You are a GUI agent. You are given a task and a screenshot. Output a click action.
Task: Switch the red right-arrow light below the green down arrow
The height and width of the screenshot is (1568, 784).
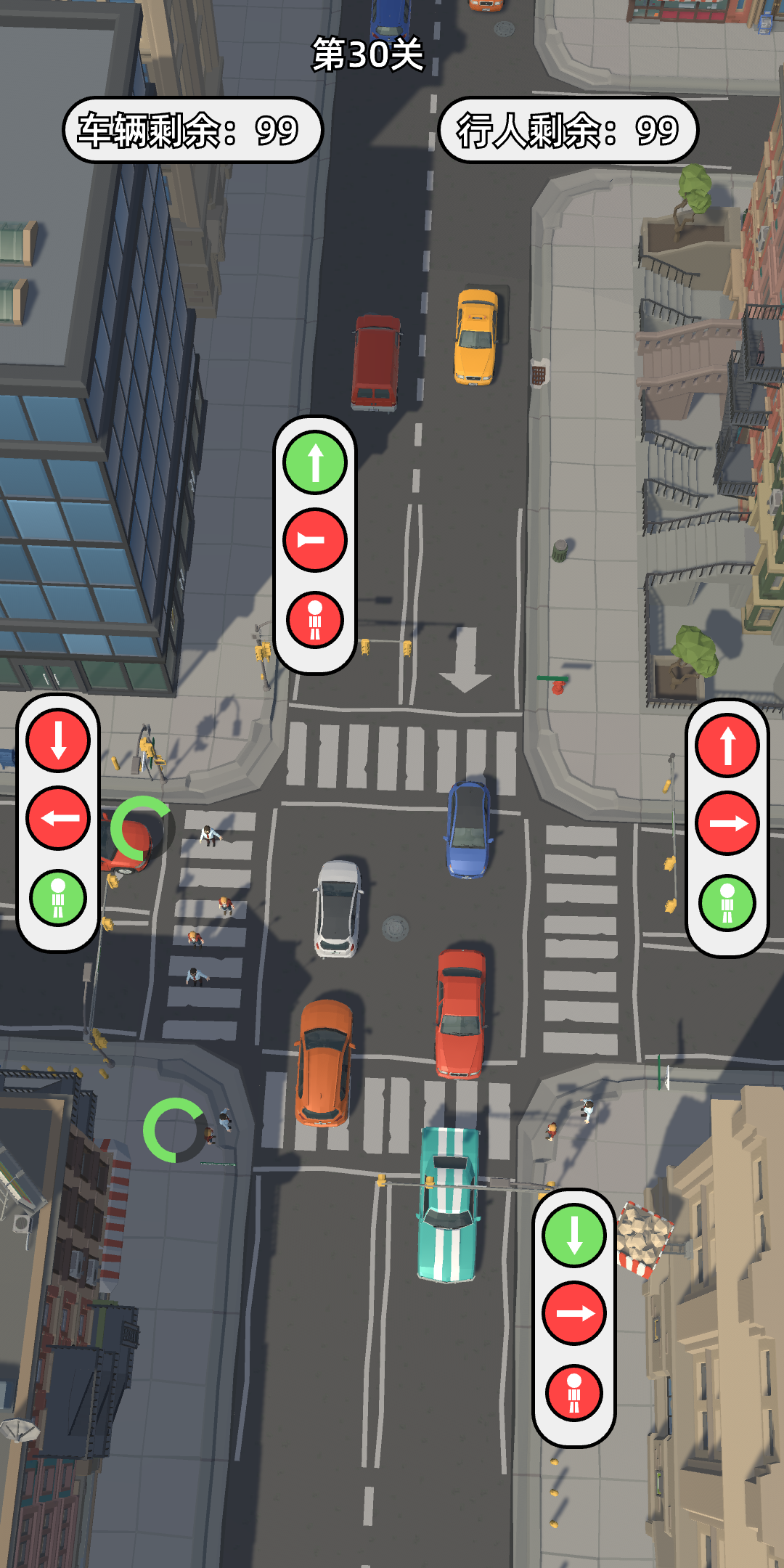coord(574,1313)
